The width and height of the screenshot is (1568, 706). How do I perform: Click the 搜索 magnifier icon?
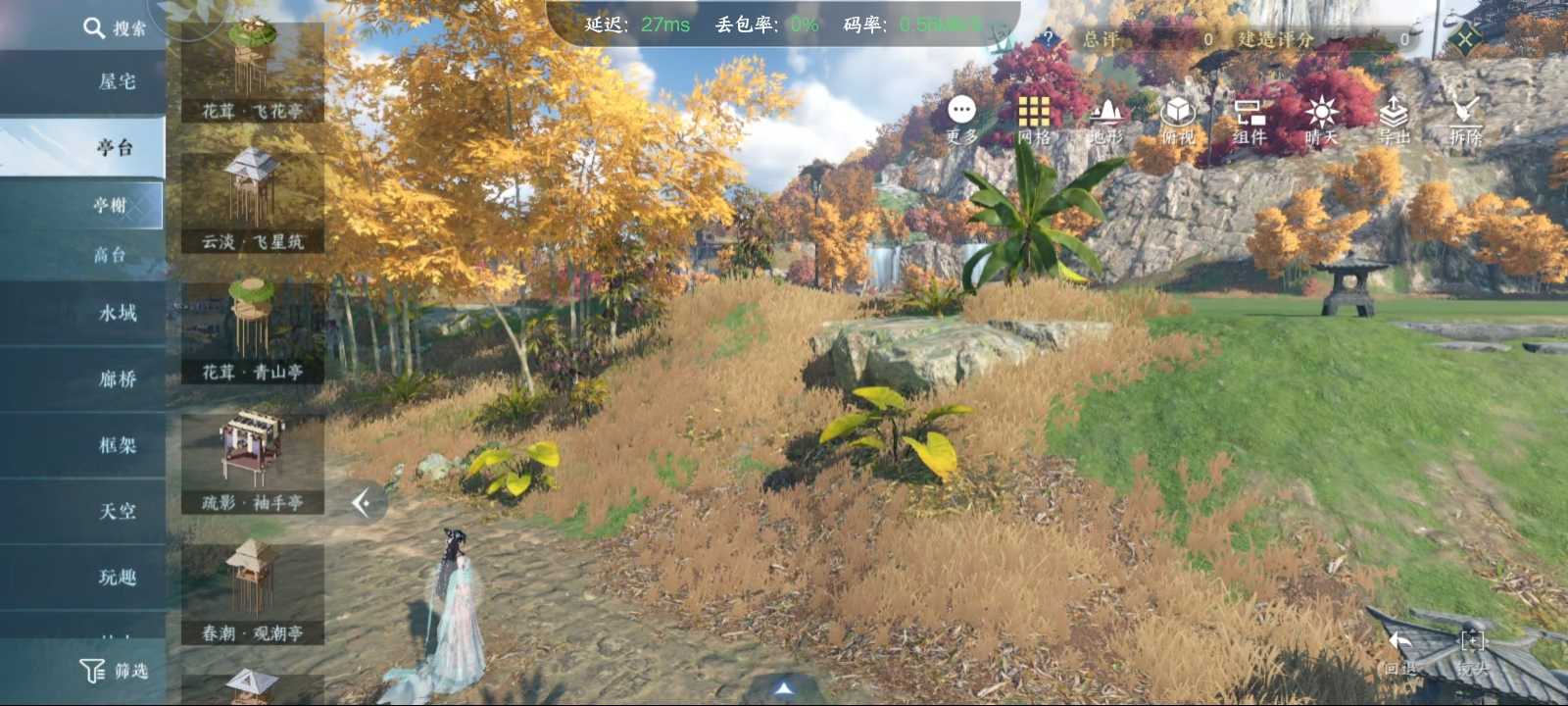coord(95,27)
